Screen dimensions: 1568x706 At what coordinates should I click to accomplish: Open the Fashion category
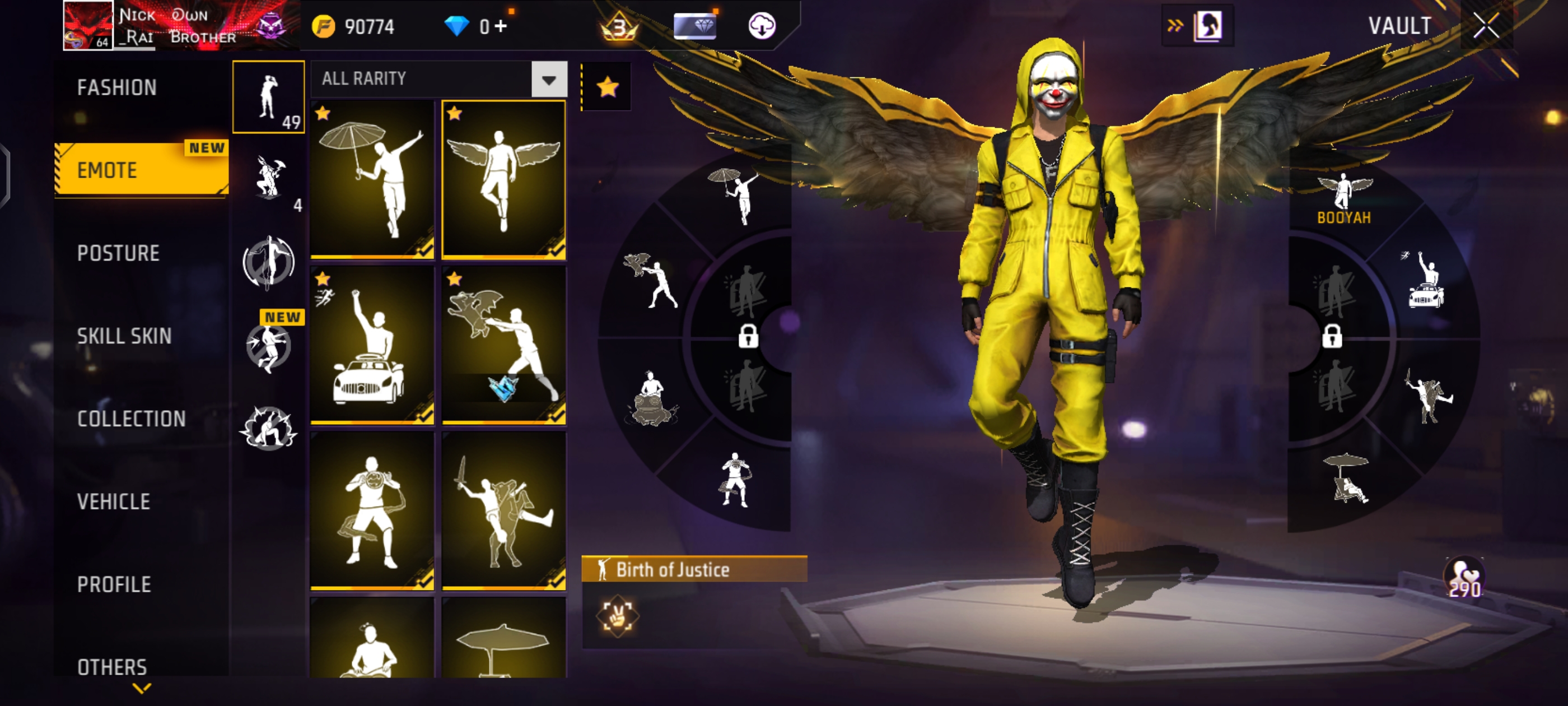pyautogui.click(x=117, y=88)
